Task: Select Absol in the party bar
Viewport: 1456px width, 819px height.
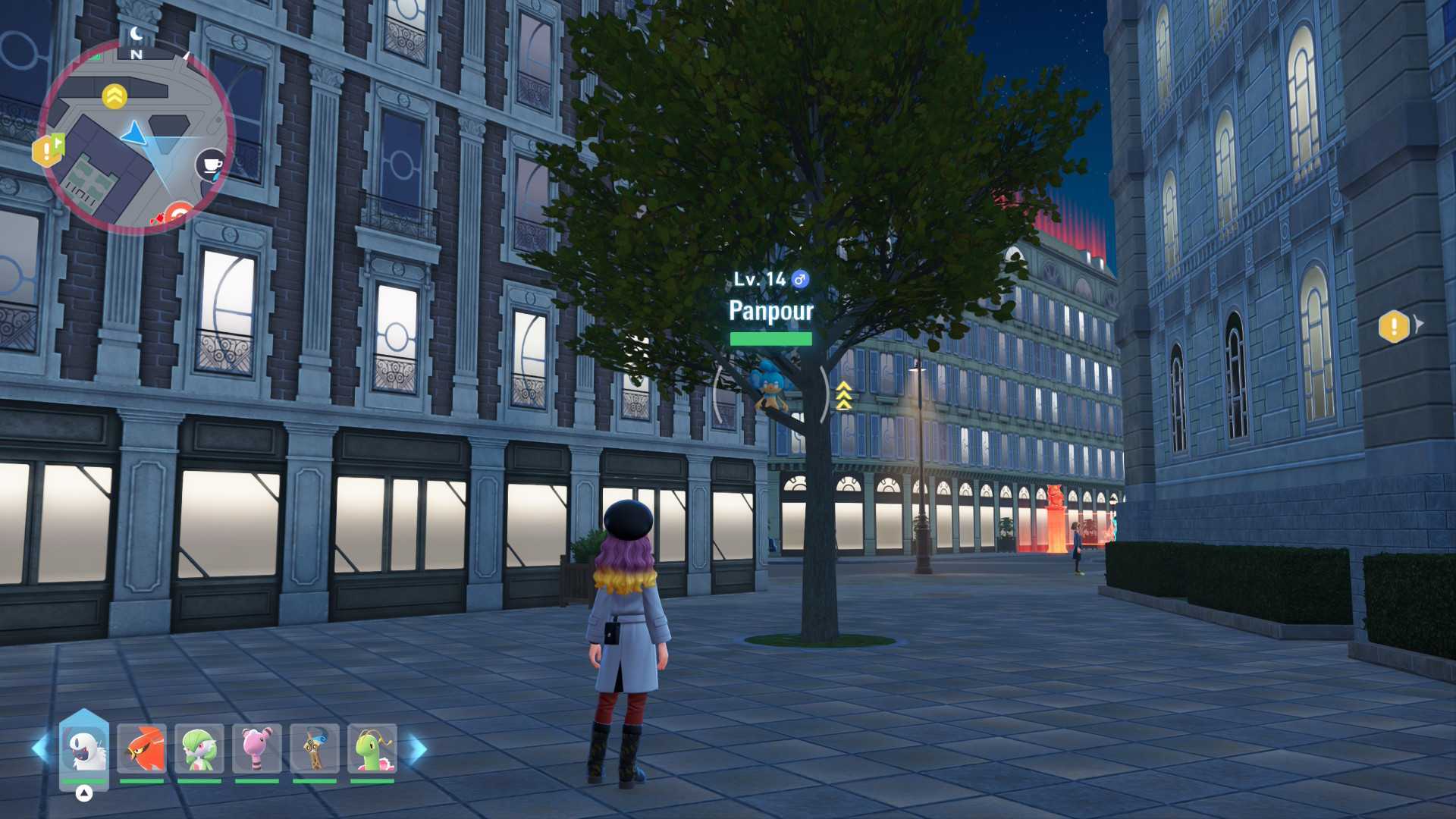Action: click(x=84, y=748)
